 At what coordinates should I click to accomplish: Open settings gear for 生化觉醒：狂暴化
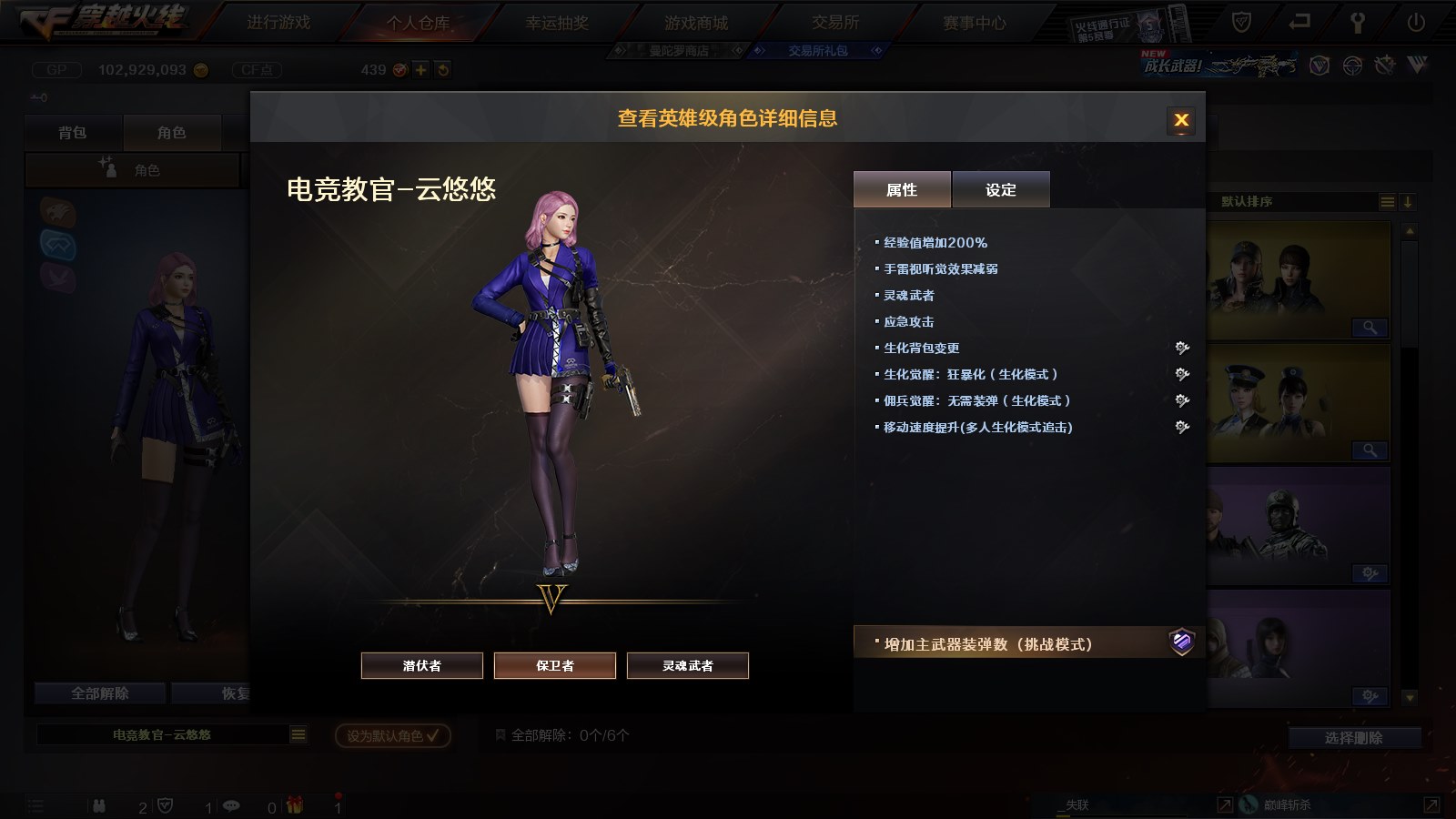[x=1182, y=374]
